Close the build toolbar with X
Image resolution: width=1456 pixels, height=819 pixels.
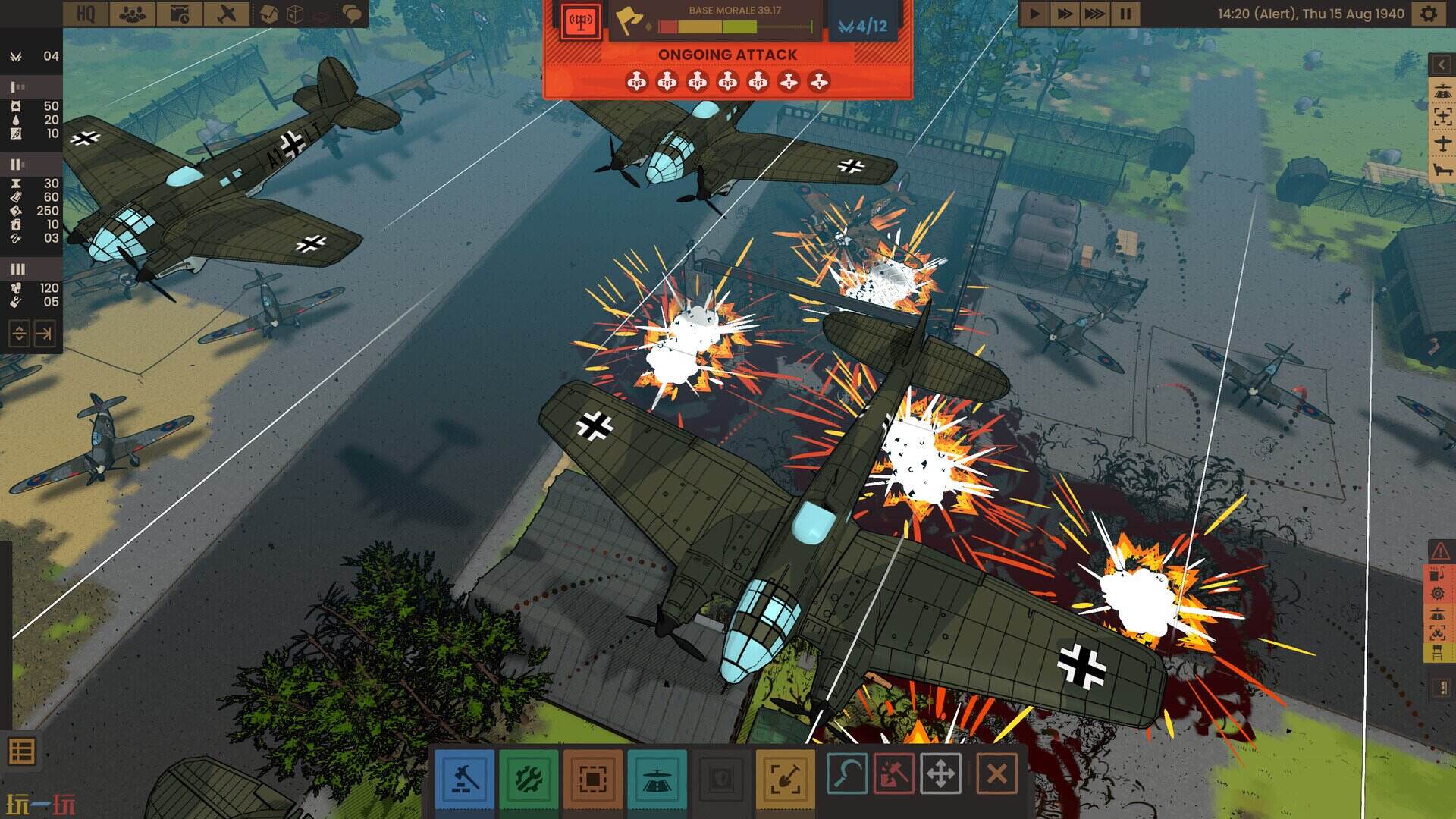(996, 774)
